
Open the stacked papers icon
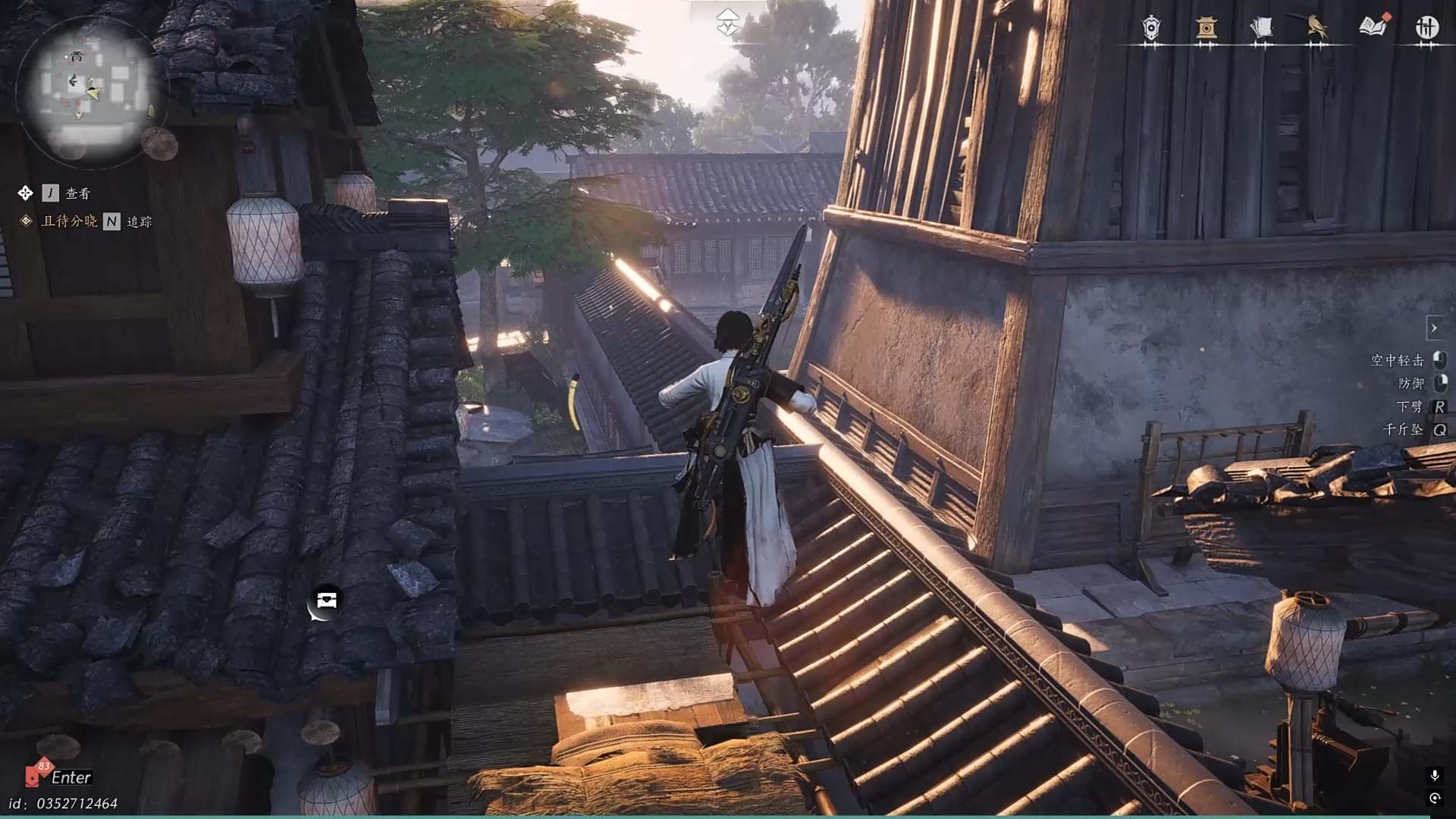[1260, 28]
